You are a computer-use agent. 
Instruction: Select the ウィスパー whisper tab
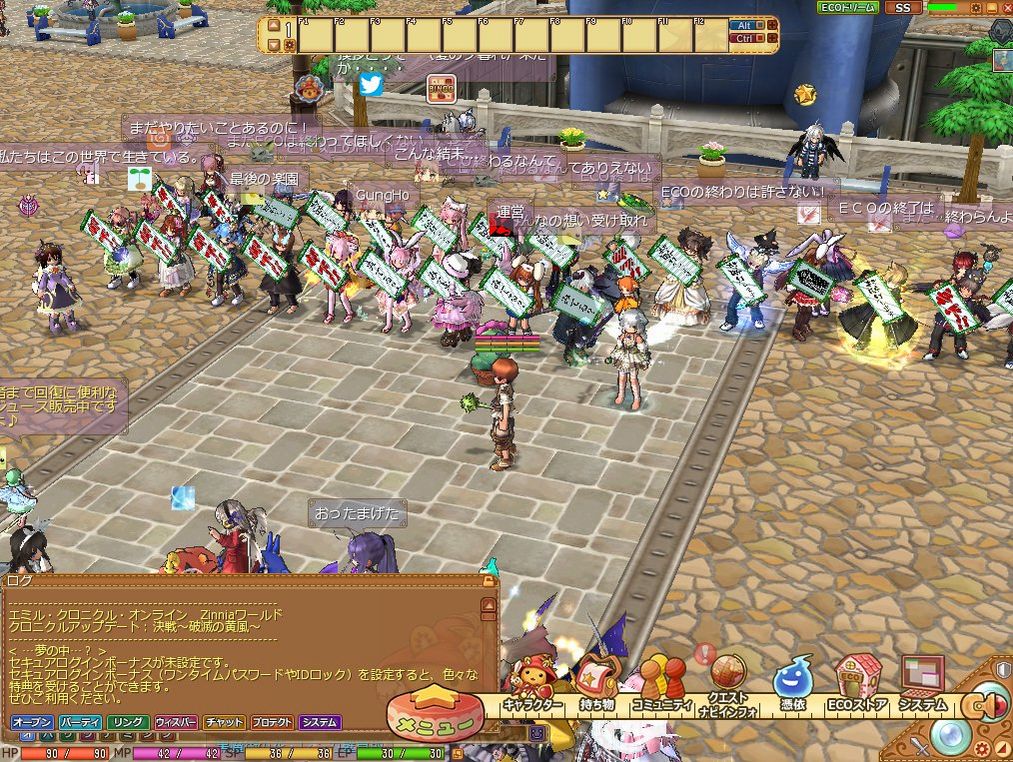(176, 722)
